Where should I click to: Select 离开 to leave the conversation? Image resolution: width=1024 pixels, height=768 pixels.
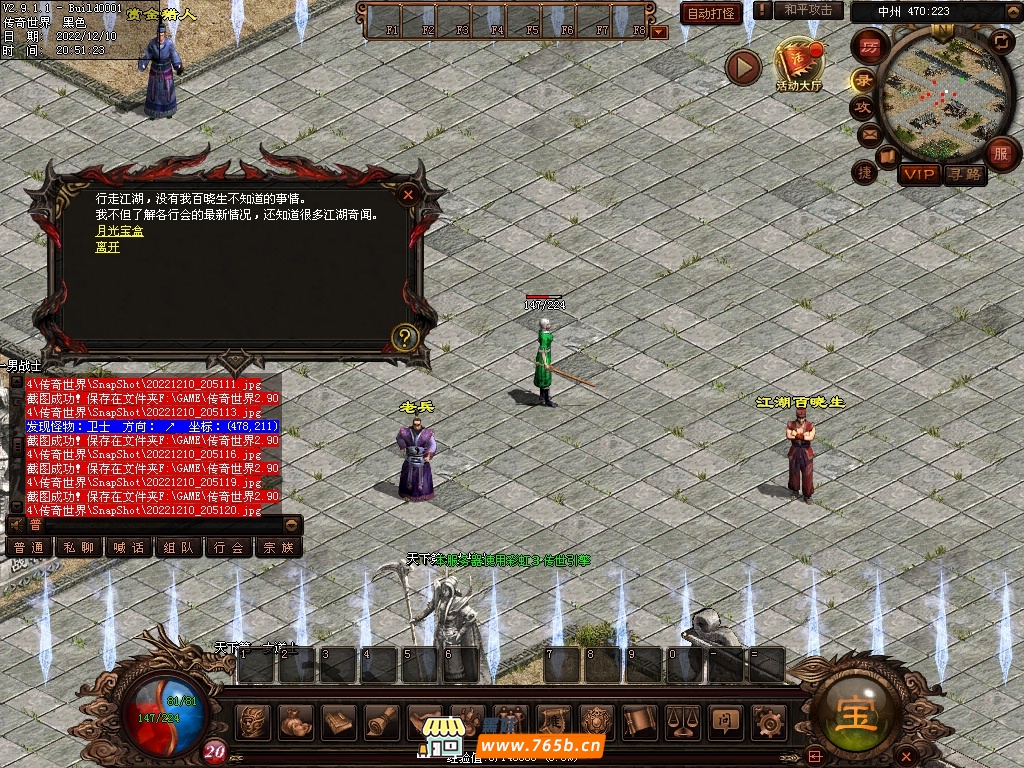coord(107,247)
